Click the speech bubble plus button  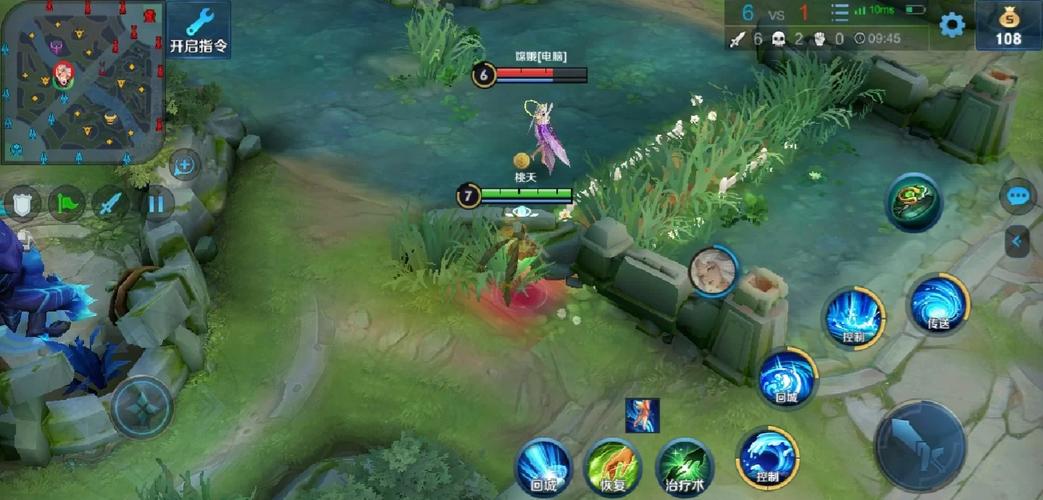pyautogui.click(x=185, y=165)
